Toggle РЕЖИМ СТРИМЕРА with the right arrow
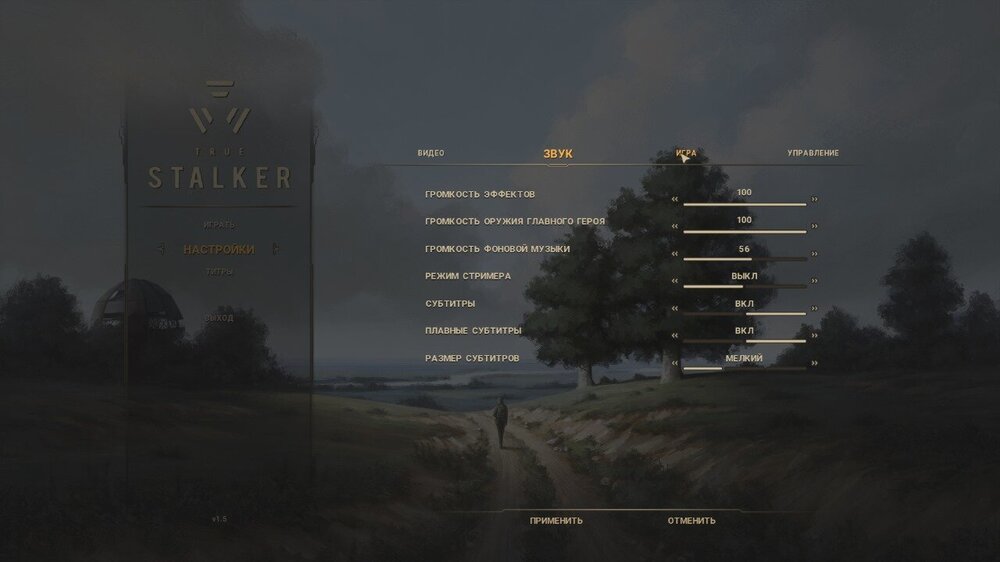Viewport: 1000px width, 562px height. [x=815, y=282]
